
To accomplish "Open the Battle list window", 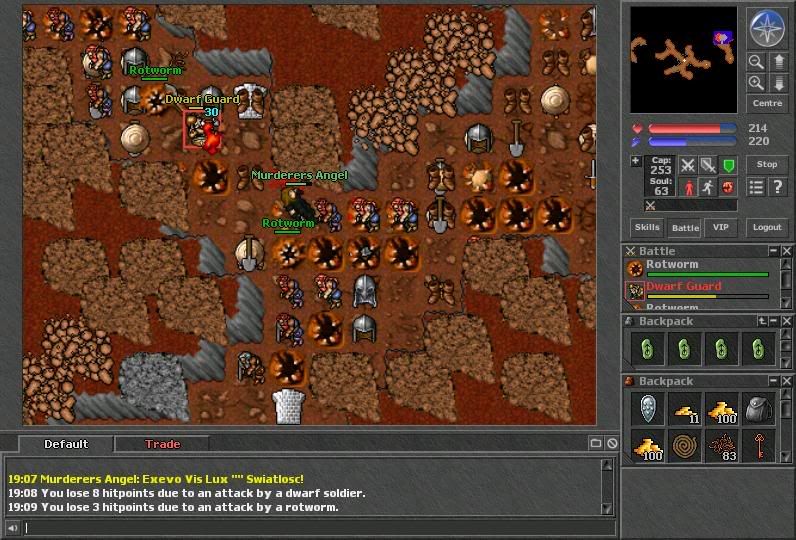I will [684, 228].
